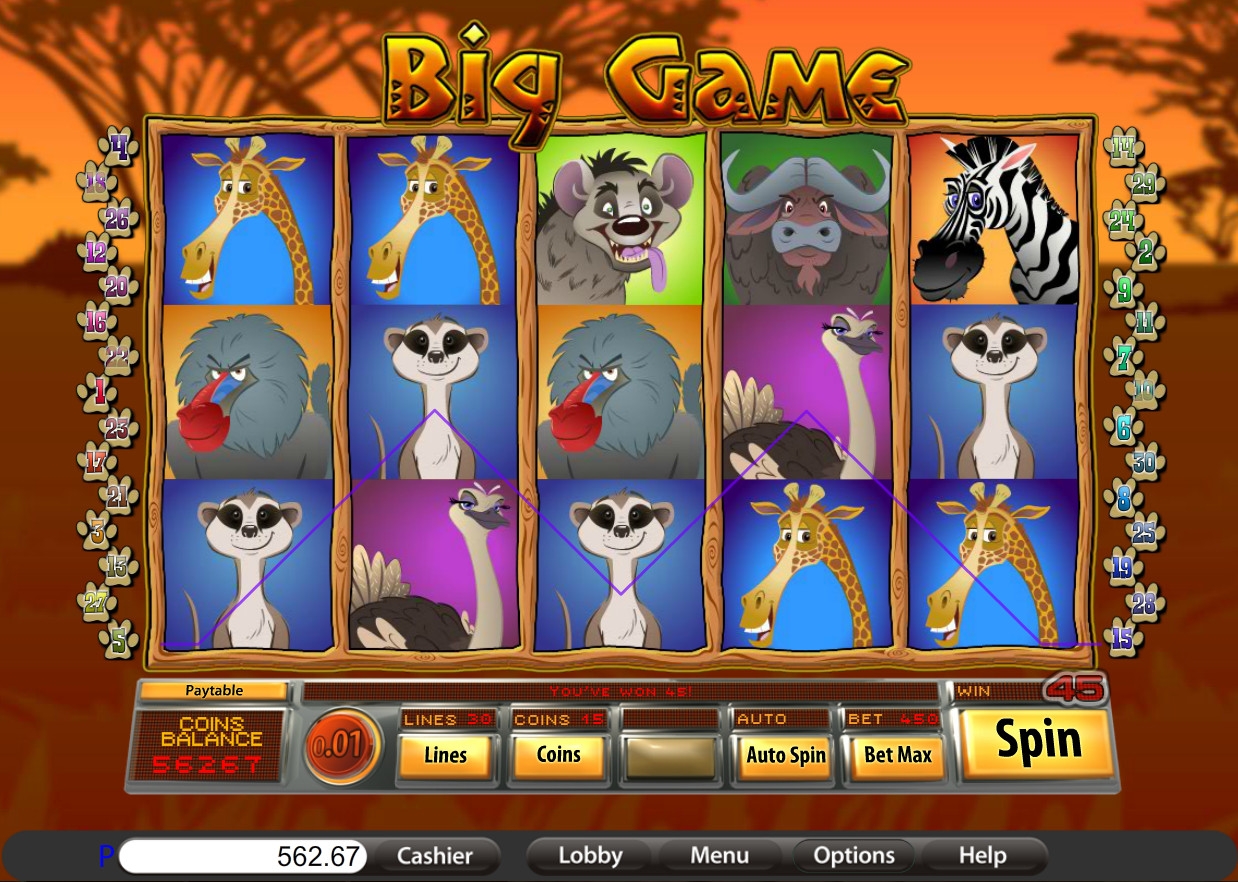Activate Auto Spin
The height and width of the screenshot is (882, 1238).
pos(785,755)
